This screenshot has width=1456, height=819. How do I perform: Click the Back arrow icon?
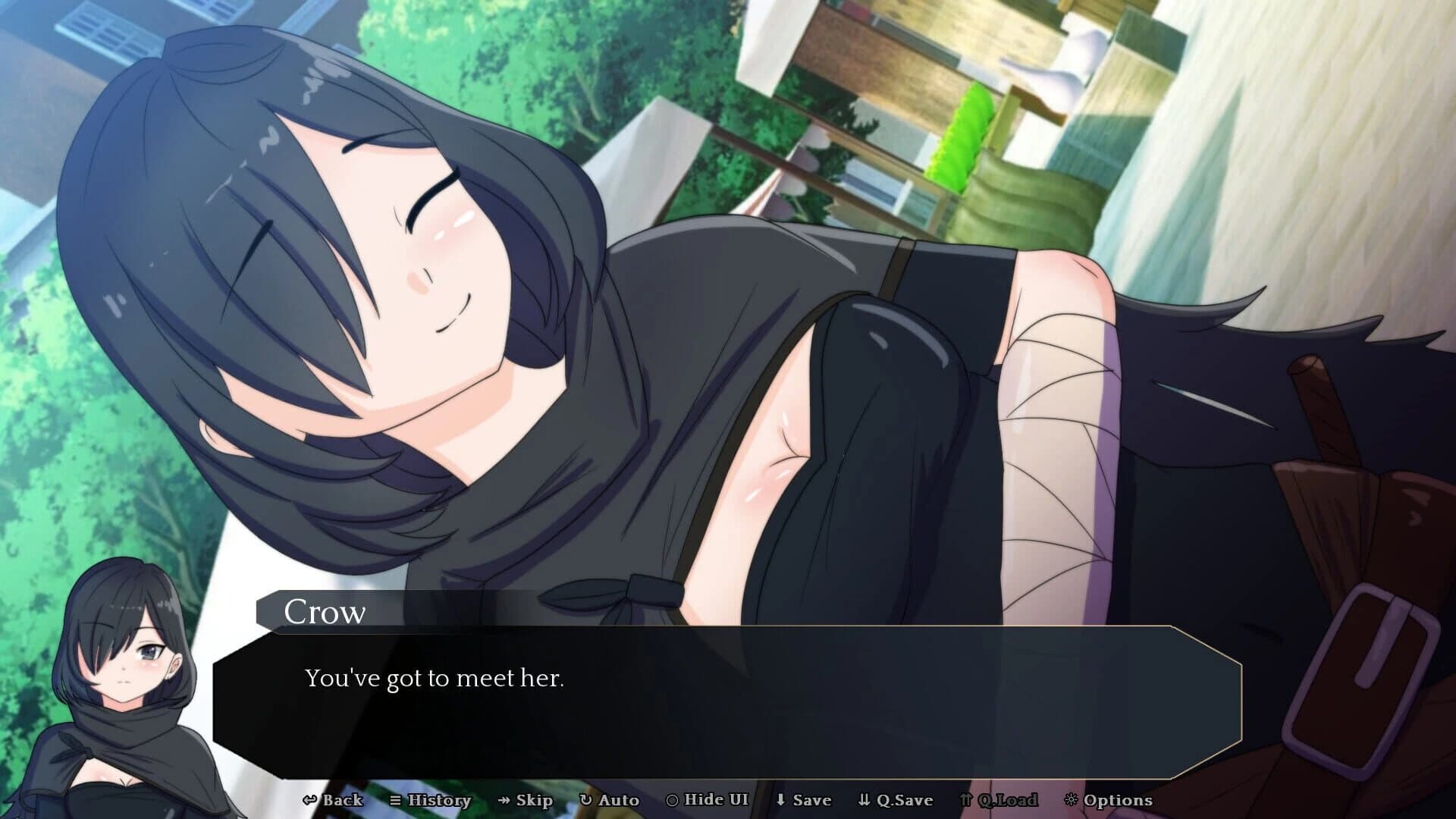click(x=311, y=799)
